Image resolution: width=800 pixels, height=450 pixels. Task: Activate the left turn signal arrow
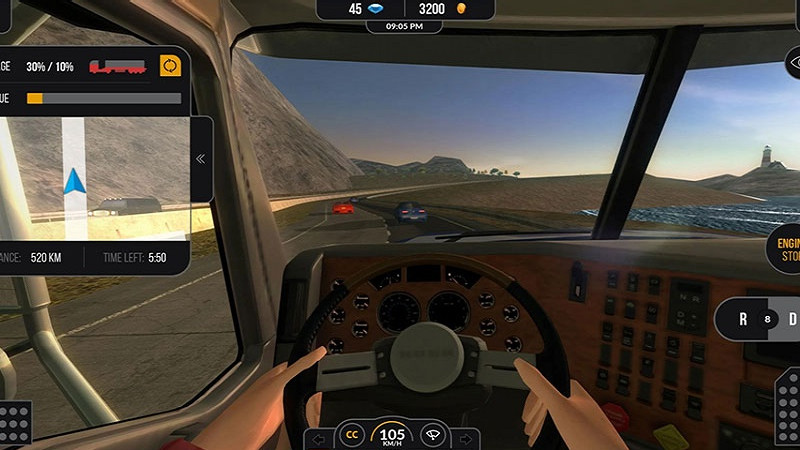coord(318,438)
